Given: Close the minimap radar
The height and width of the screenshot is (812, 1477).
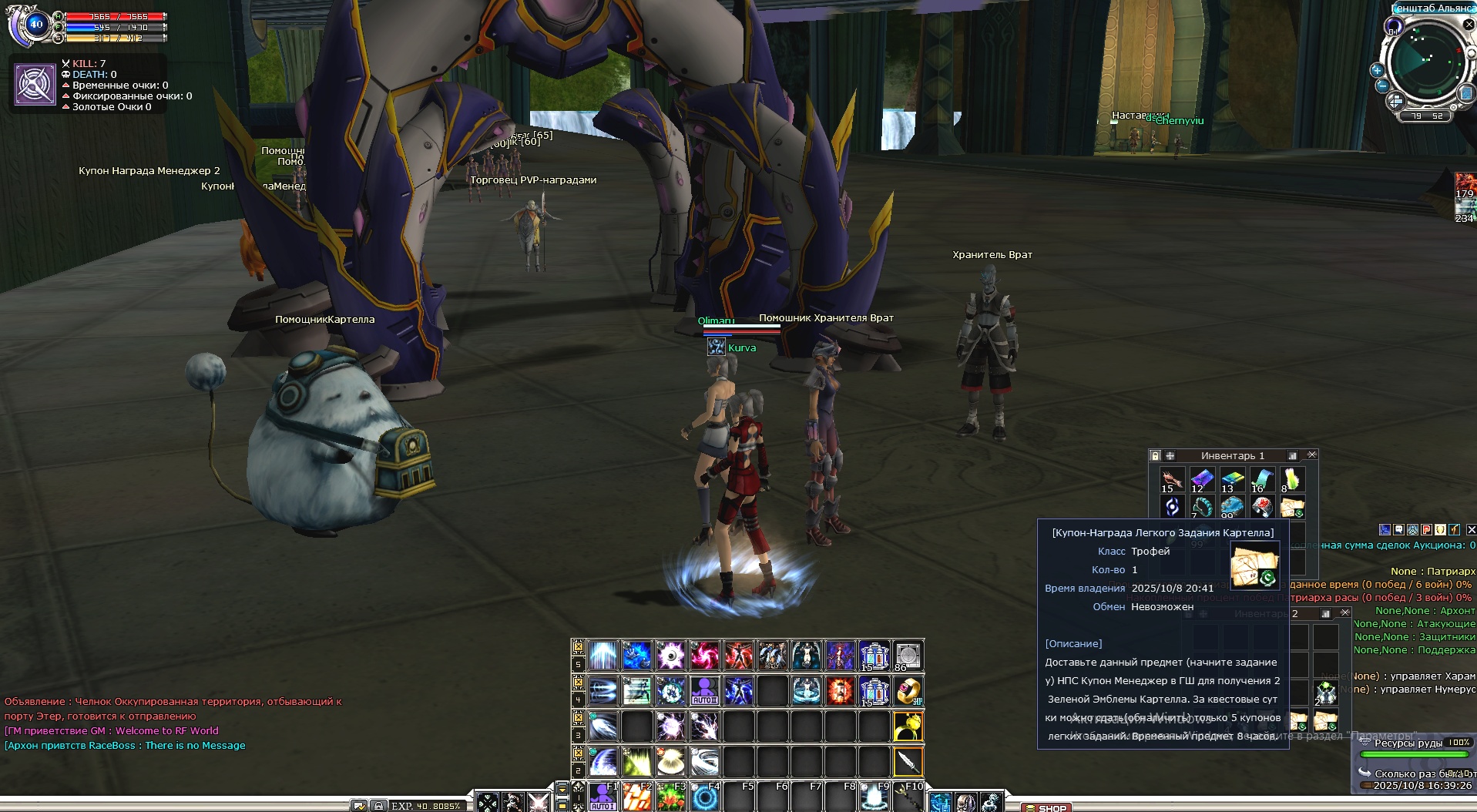Looking at the screenshot, I should point(1469,25).
